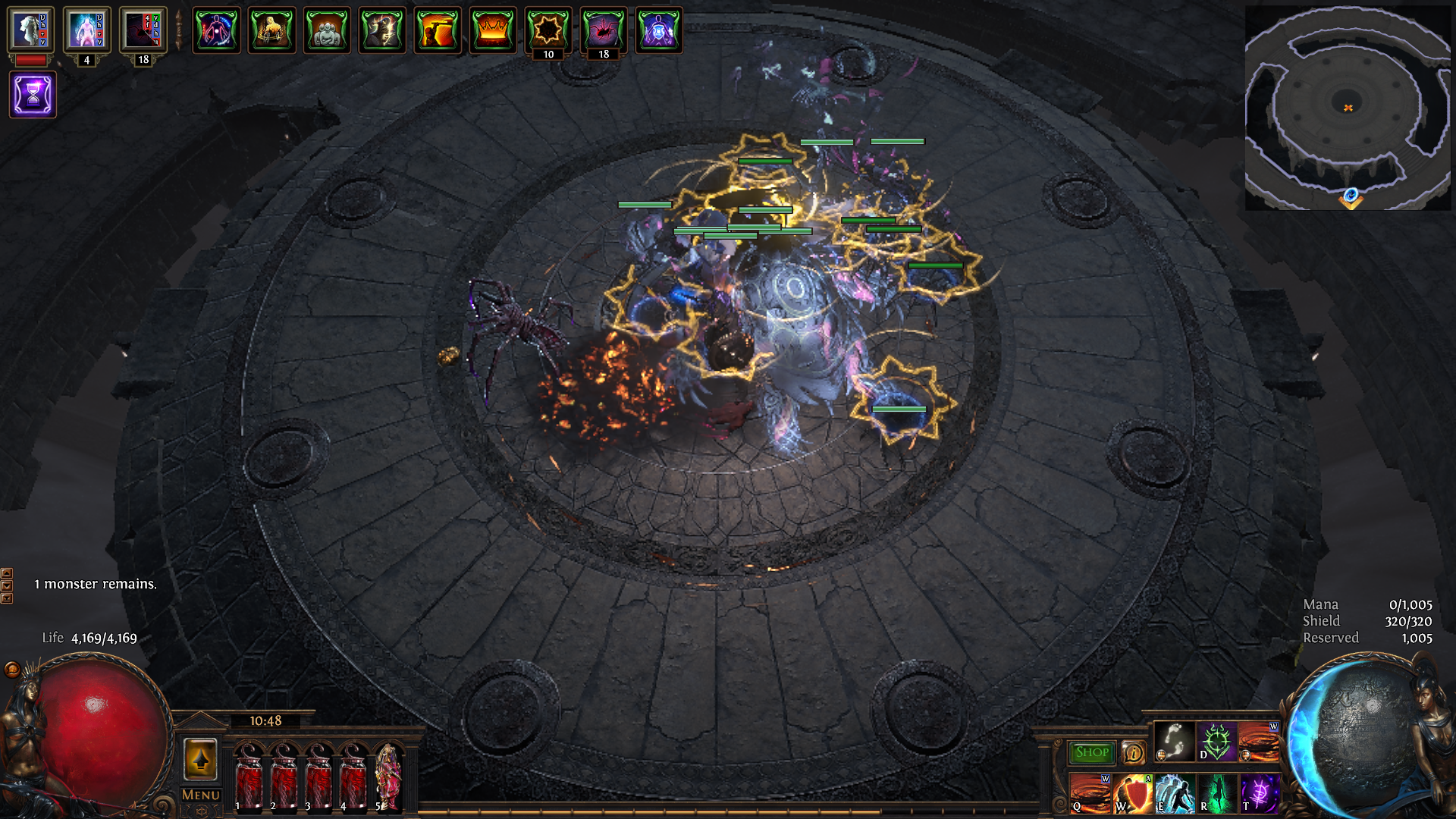Viewport: 1456px width, 819px height.
Task: Click the minimap in the corner
Action: pyautogui.click(x=1347, y=108)
